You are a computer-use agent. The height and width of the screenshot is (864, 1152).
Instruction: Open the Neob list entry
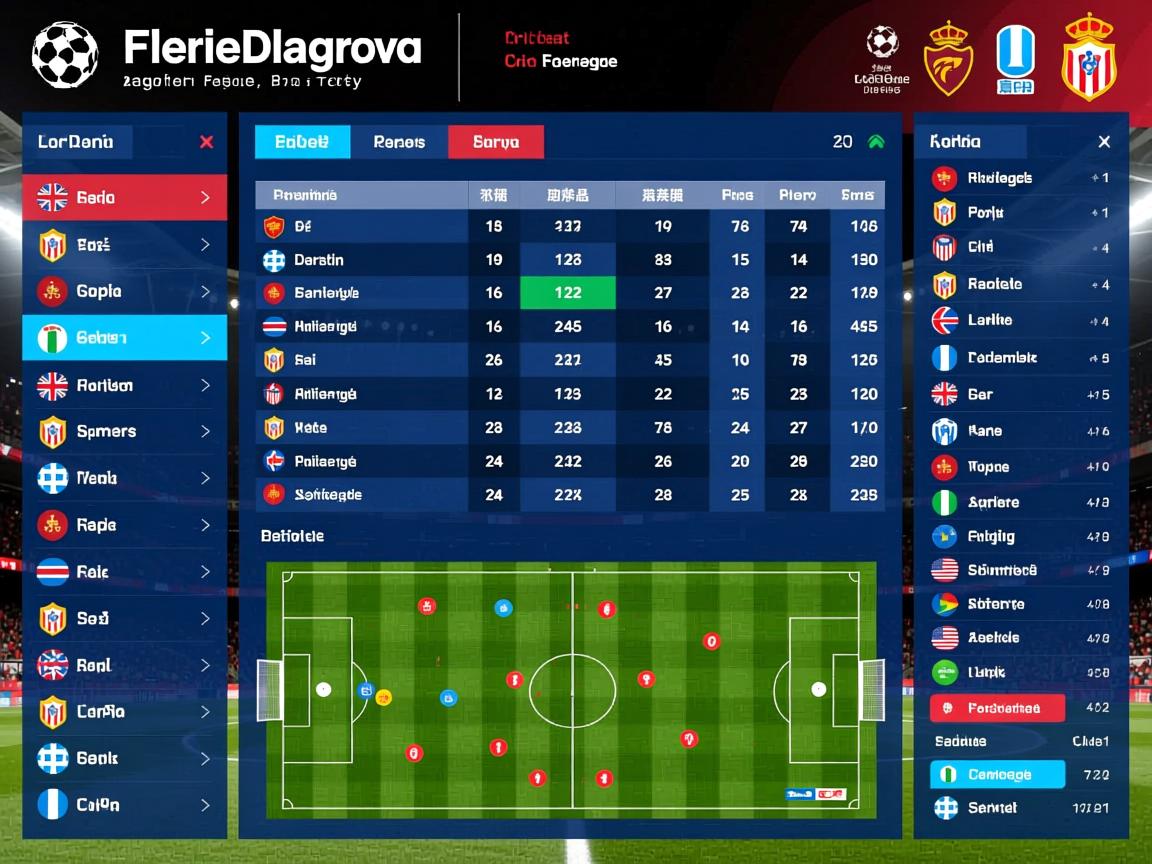[125, 478]
